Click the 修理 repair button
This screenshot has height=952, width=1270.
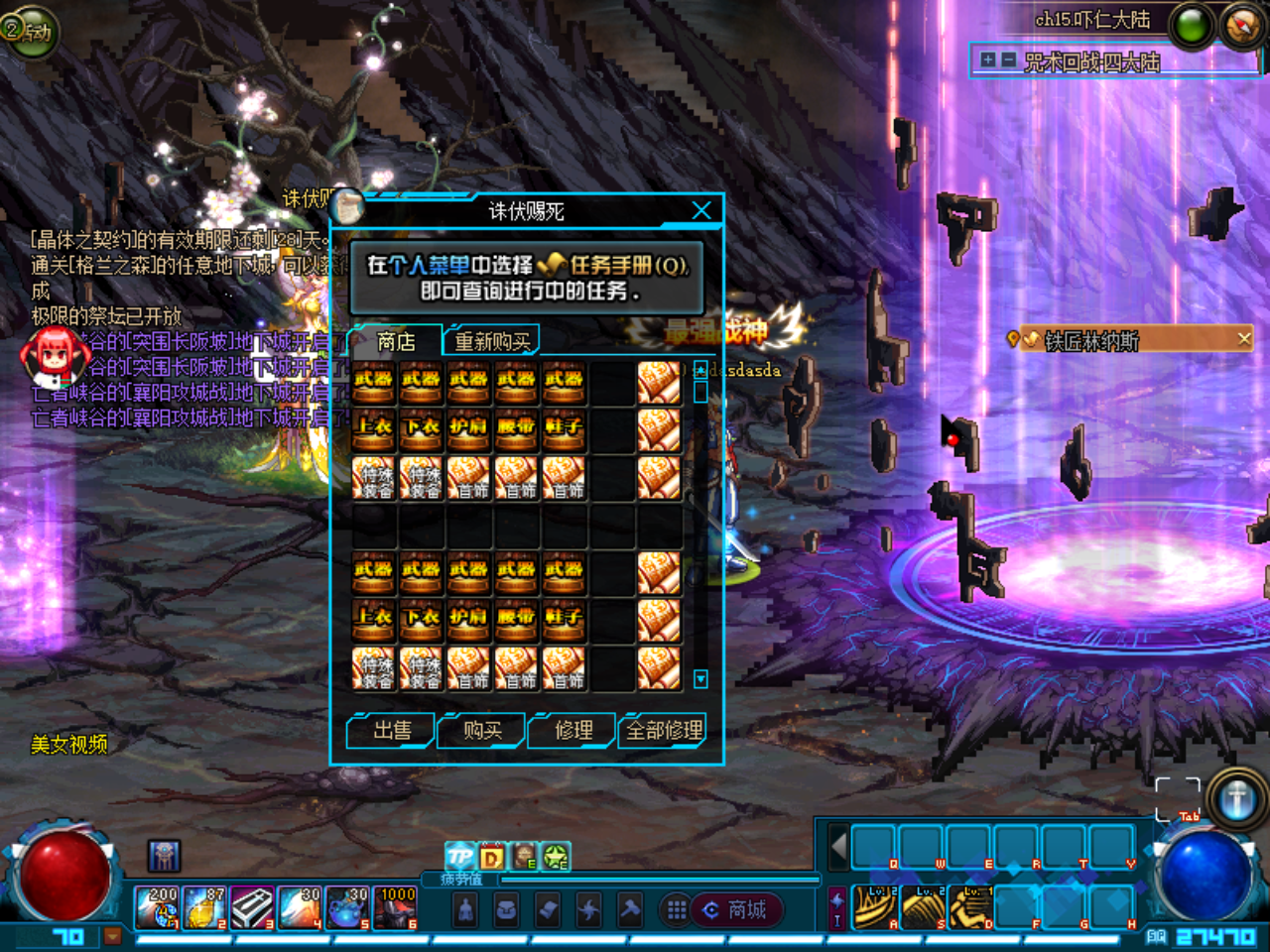(x=573, y=731)
